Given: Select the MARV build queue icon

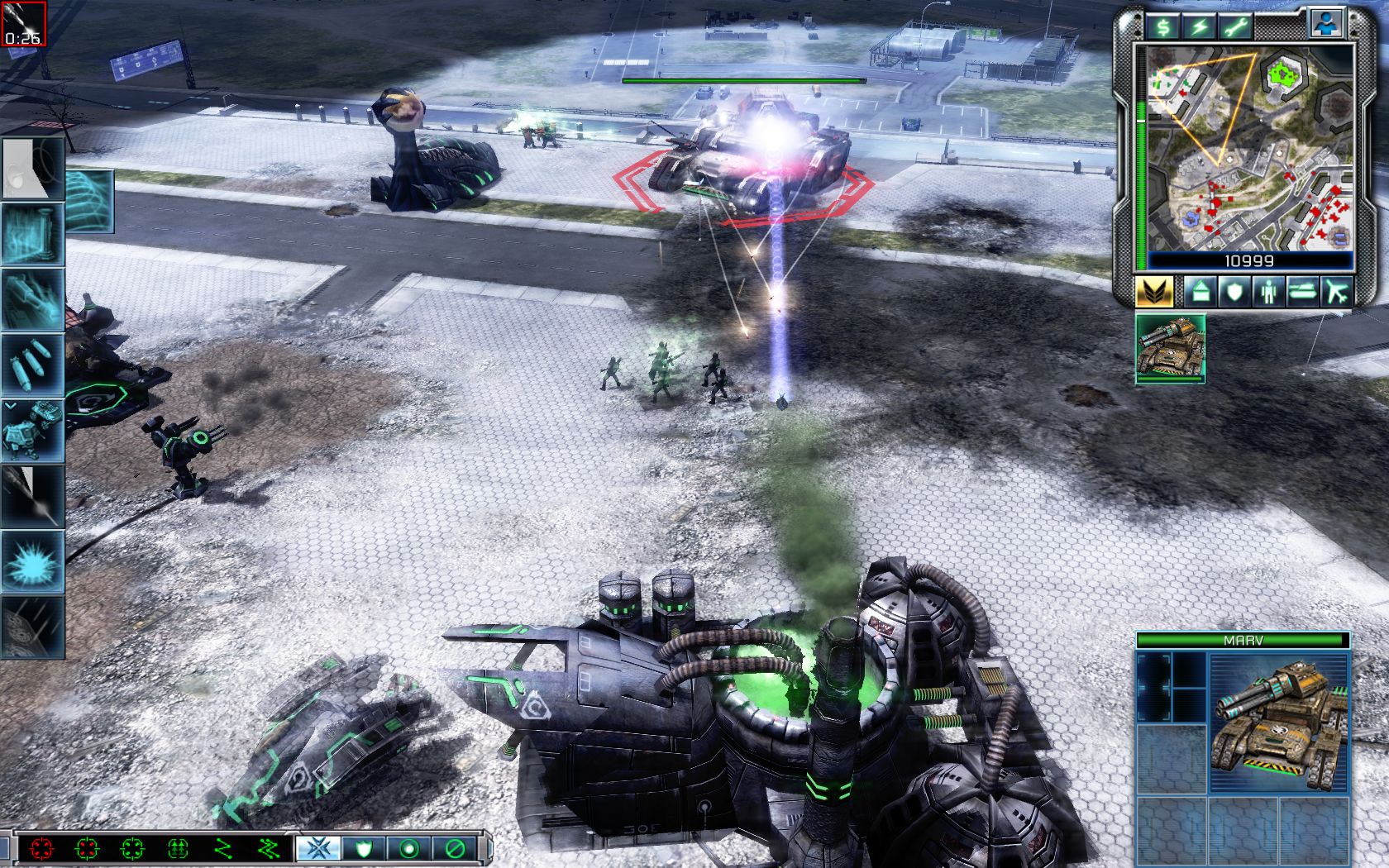Looking at the screenshot, I should coord(1170,348).
